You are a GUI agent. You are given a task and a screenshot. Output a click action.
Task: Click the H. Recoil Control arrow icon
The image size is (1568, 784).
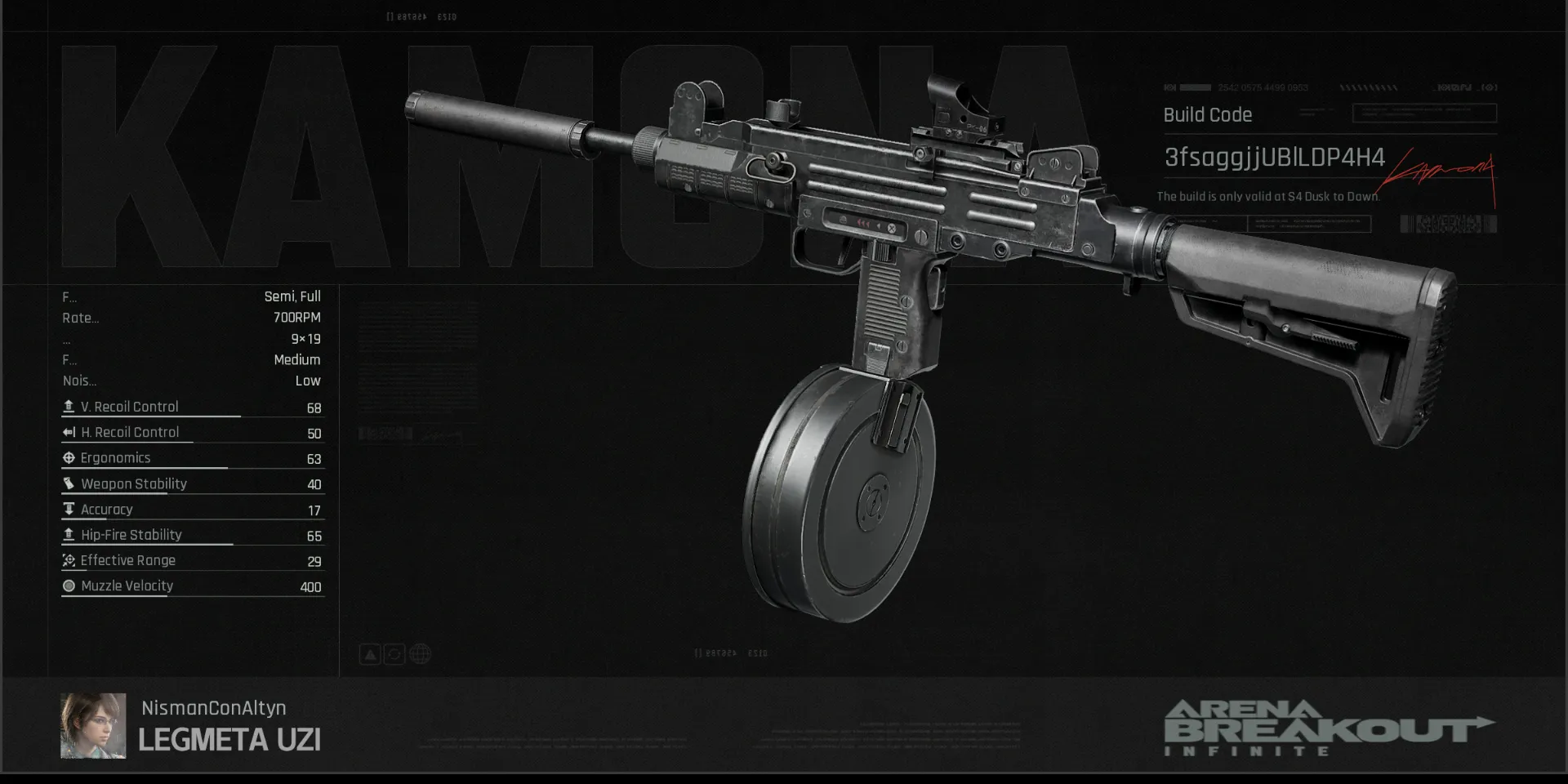point(69,432)
